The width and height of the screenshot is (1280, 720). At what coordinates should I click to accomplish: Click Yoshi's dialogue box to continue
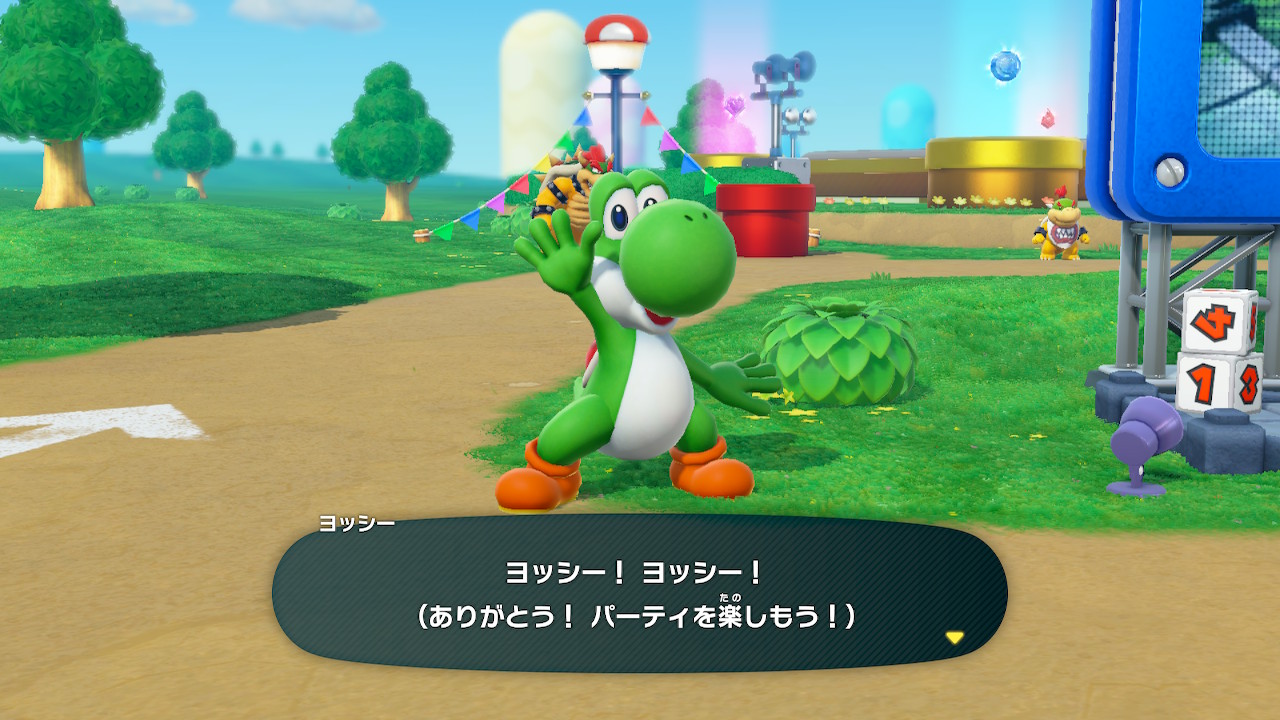(x=638, y=596)
